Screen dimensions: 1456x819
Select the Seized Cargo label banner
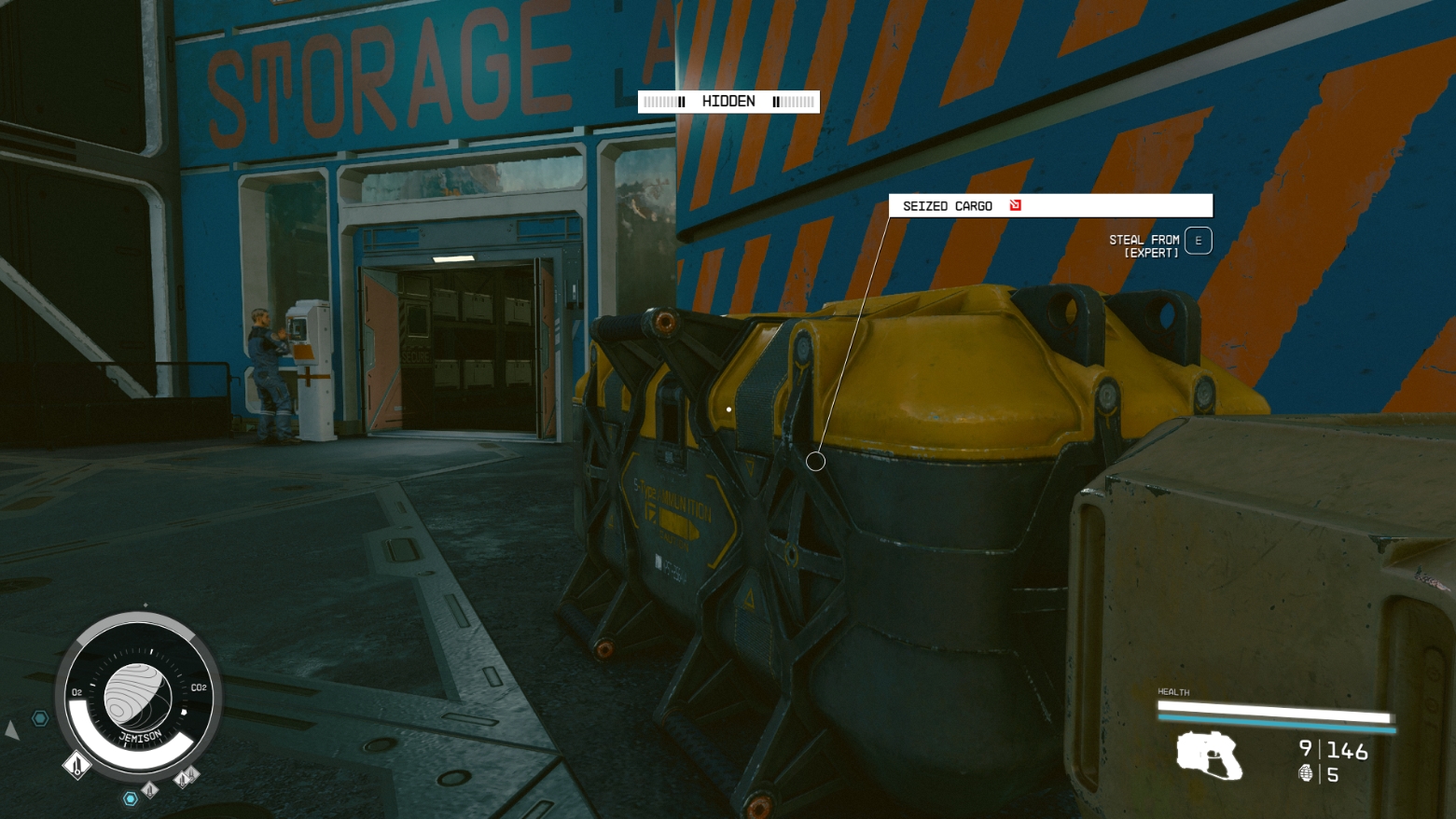pos(1049,205)
